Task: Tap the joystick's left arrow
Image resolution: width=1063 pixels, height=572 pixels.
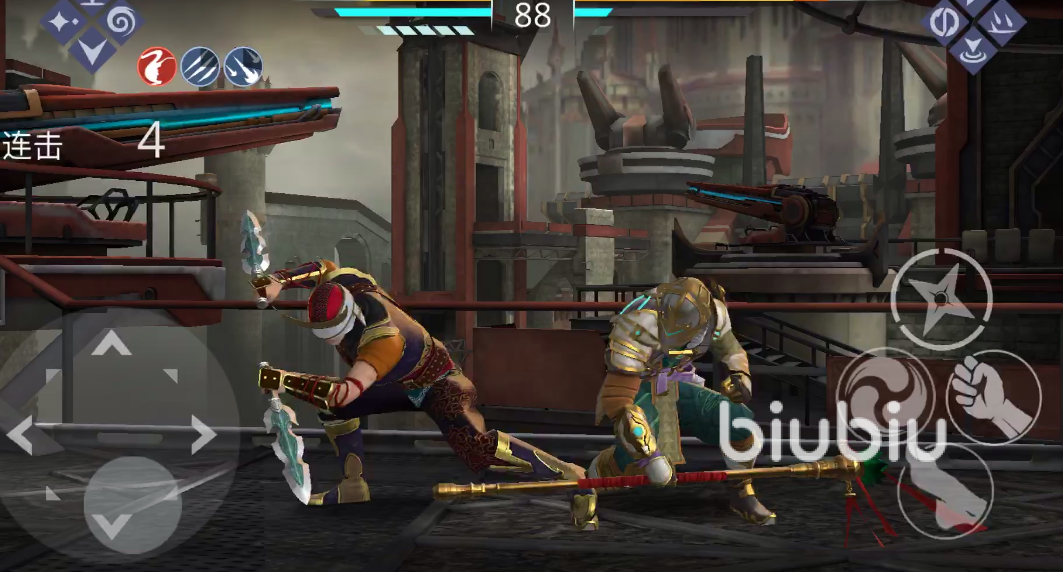Action: [x=22, y=435]
